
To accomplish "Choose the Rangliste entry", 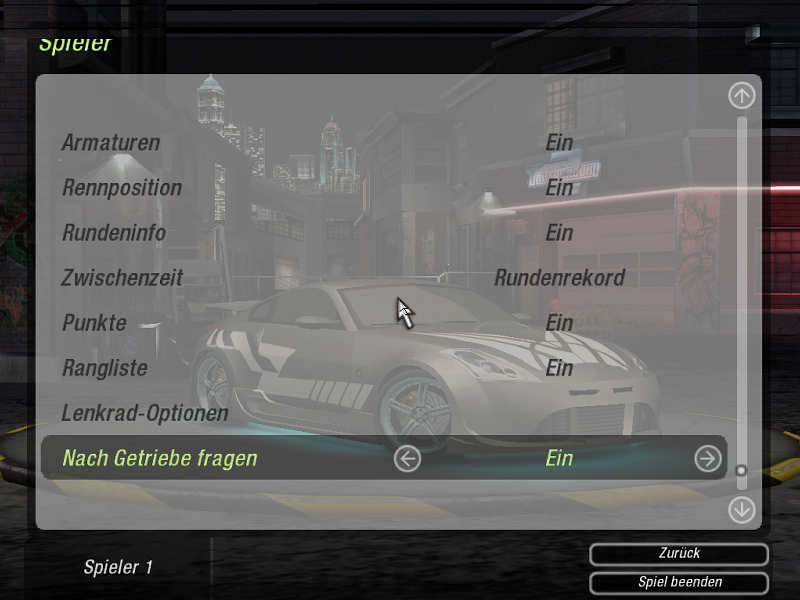I will 105,368.
